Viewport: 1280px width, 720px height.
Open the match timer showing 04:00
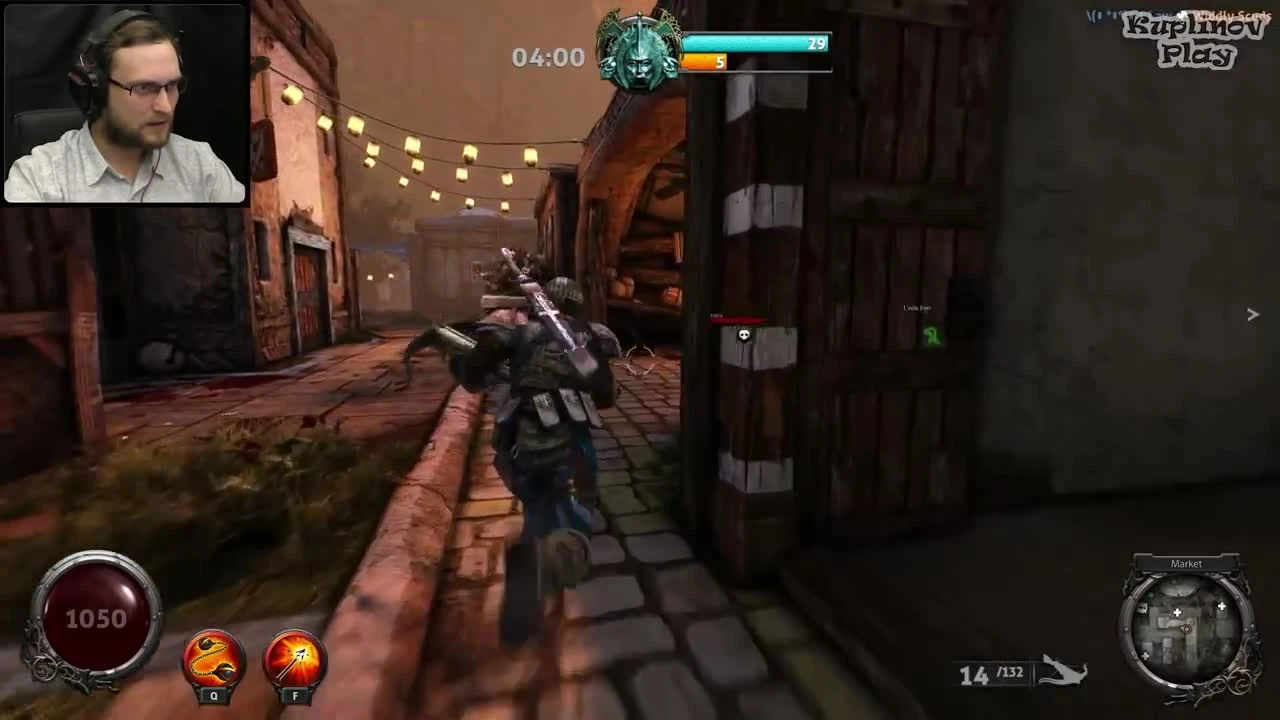click(549, 57)
